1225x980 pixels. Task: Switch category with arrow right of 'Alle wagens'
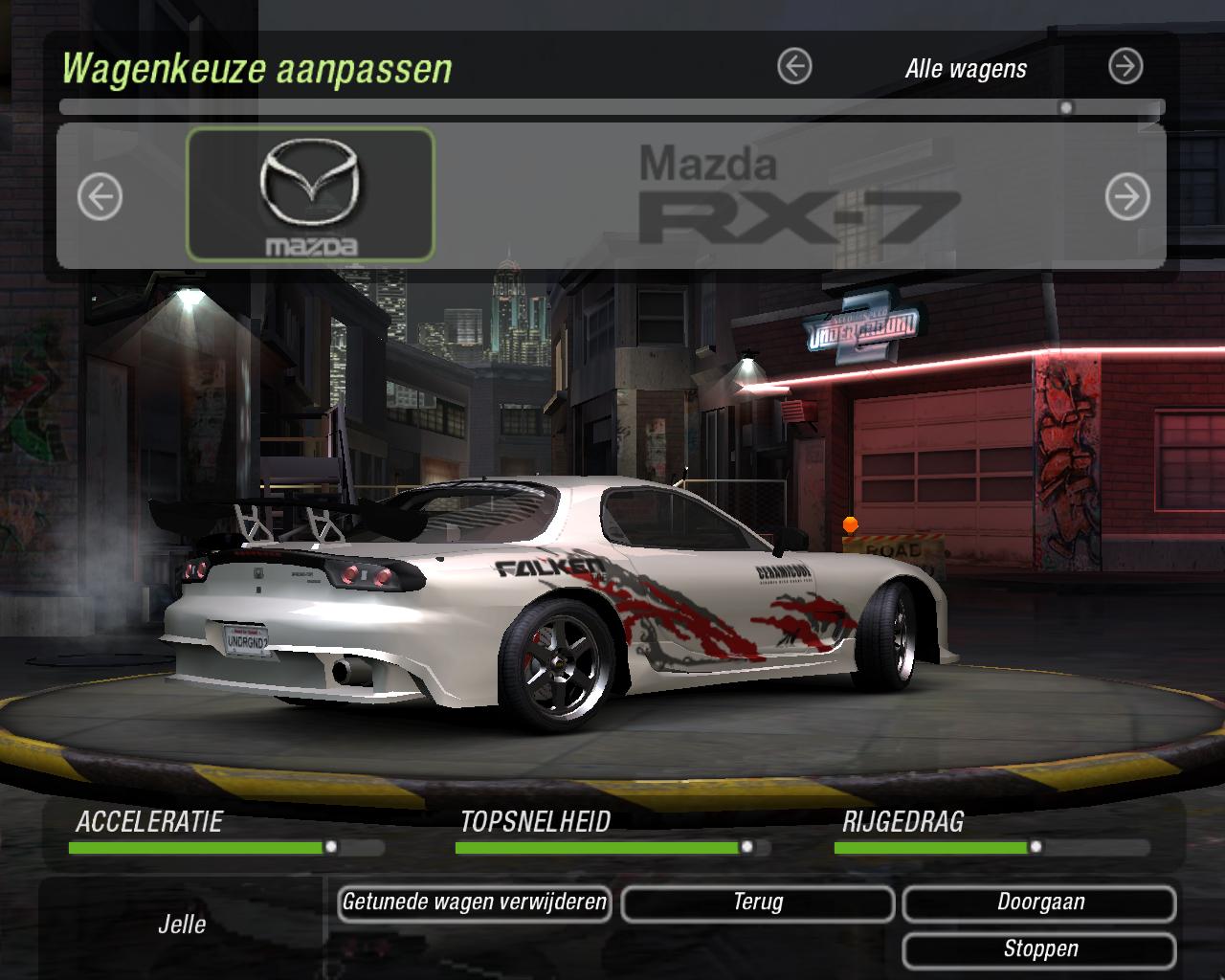click(x=1125, y=67)
